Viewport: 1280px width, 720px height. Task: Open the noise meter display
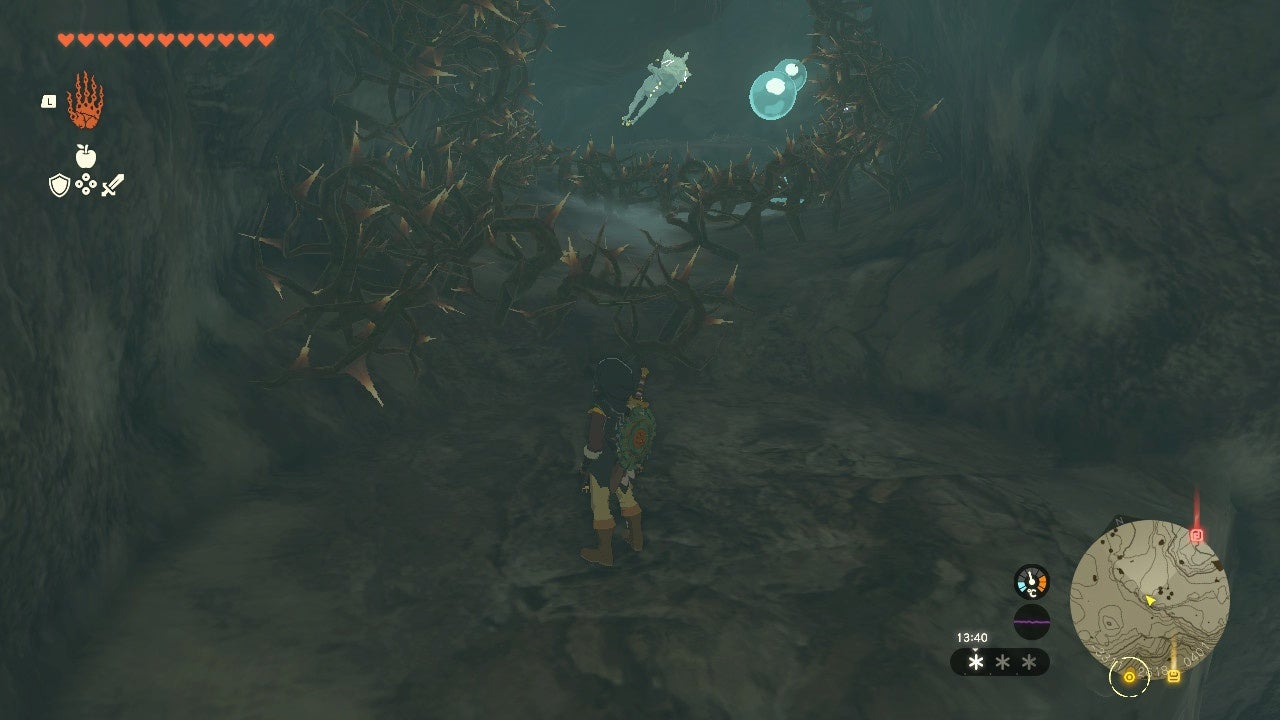tap(1032, 621)
